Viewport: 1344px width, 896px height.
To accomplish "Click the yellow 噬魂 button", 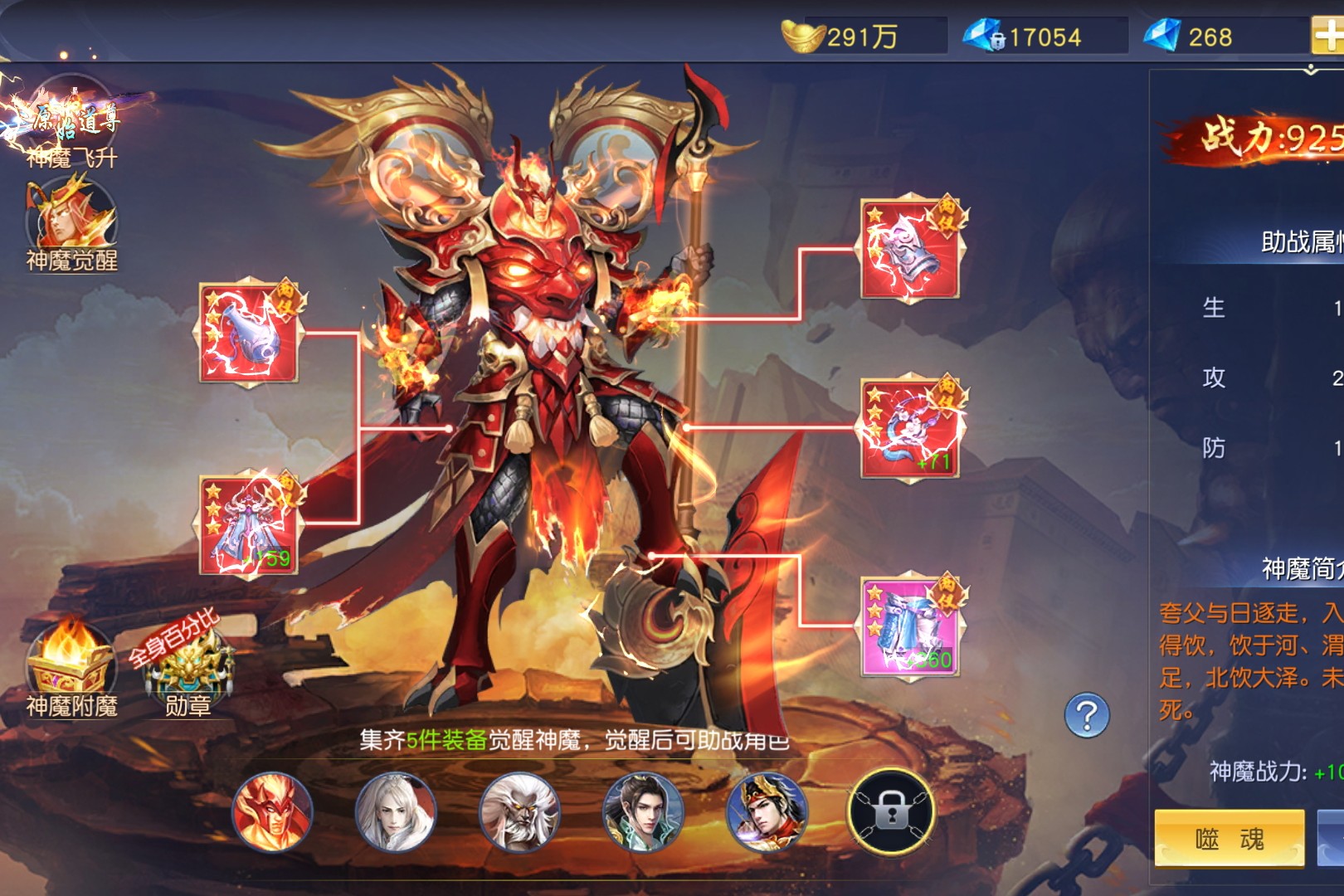I will tap(1230, 839).
